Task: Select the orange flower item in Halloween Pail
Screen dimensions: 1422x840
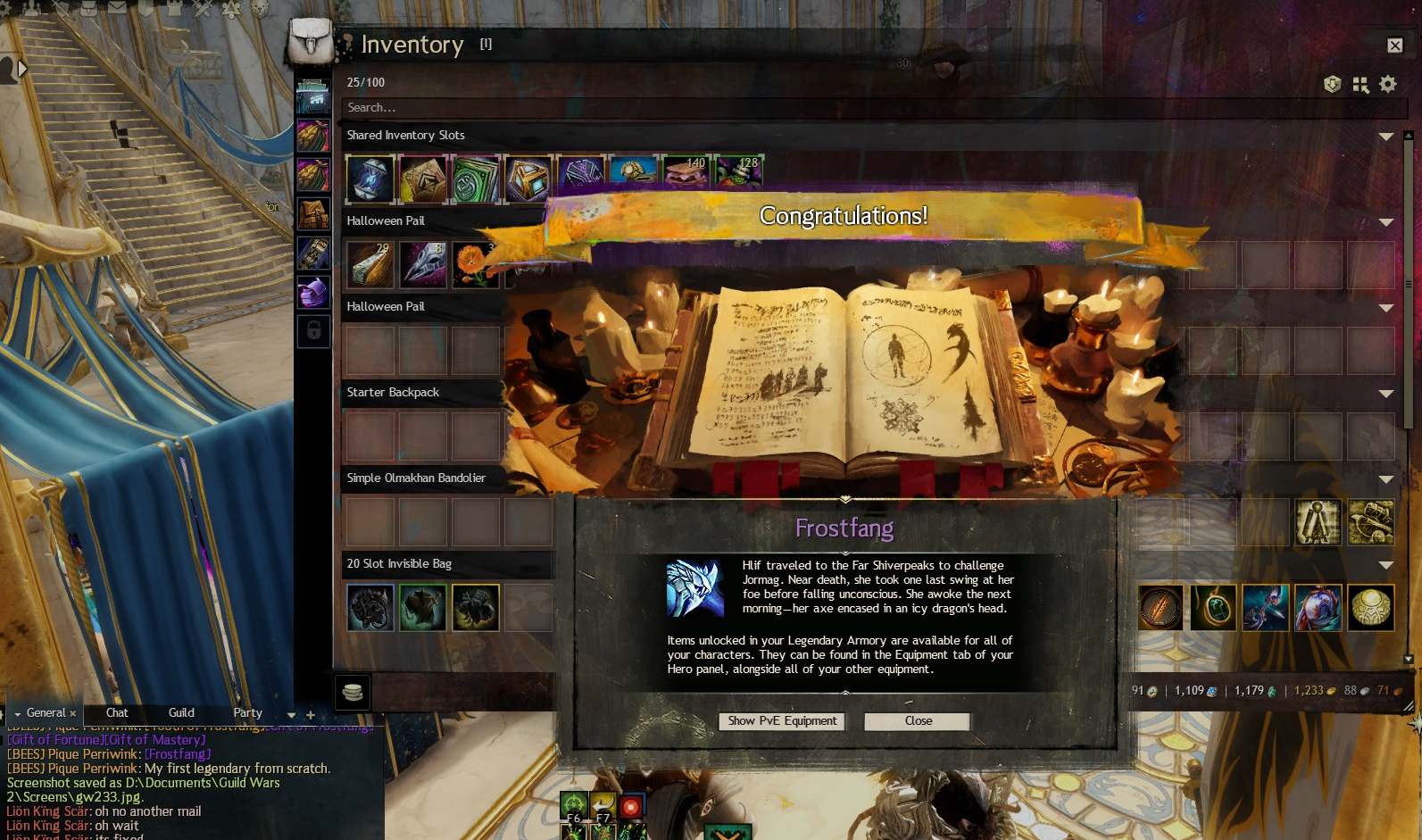Action: [475, 265]
